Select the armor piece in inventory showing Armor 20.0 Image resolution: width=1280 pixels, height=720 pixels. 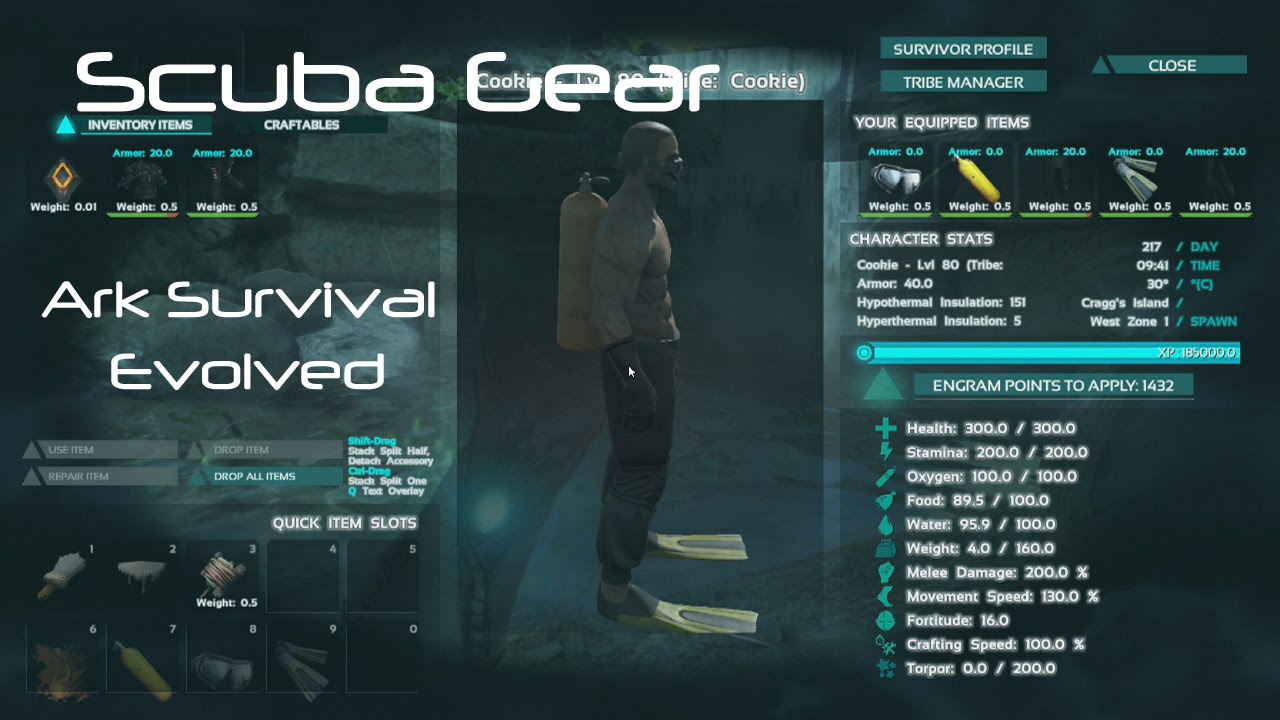(x=142, y=180)
